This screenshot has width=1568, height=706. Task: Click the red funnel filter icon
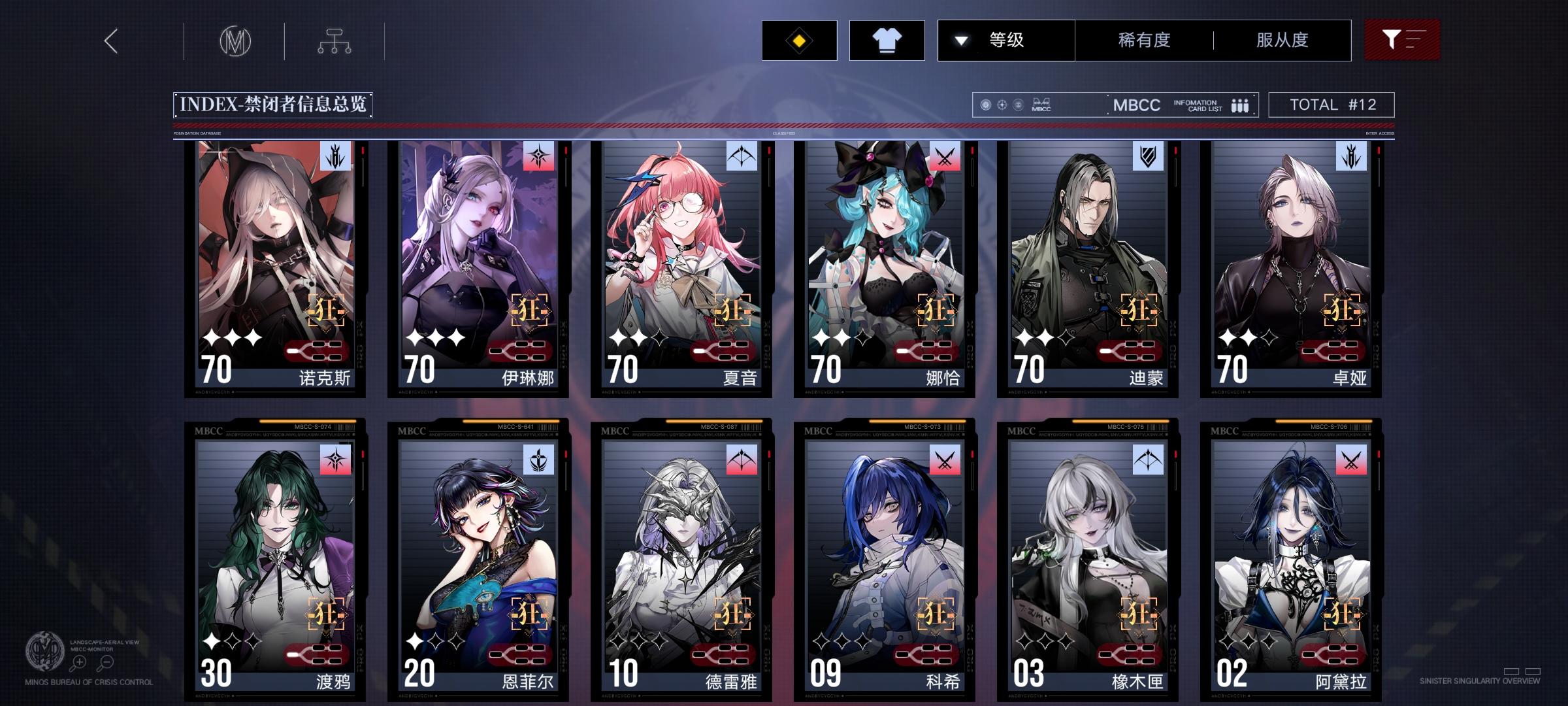point(1402,40)
